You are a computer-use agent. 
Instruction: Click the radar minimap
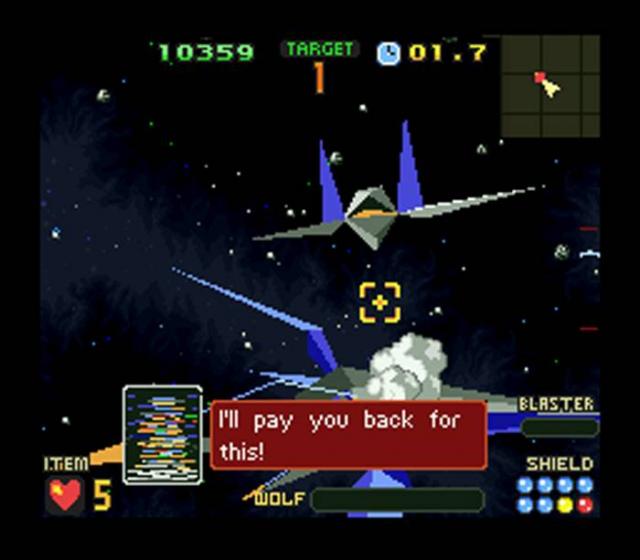coord(550,87)
